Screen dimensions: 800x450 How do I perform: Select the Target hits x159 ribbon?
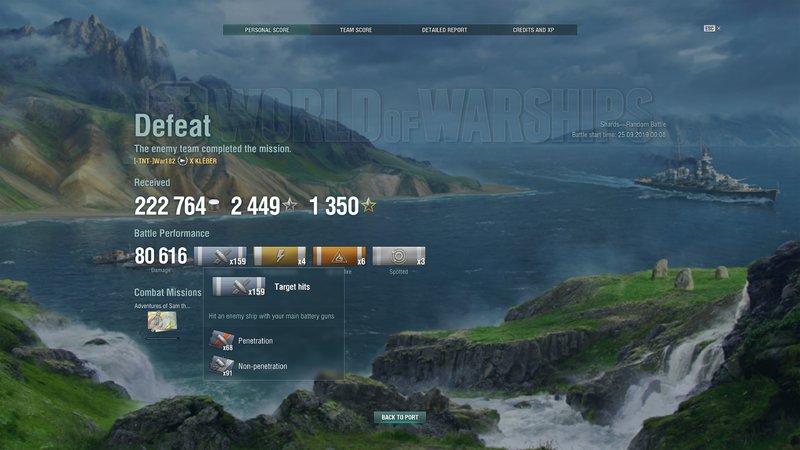tap(220, 256)
